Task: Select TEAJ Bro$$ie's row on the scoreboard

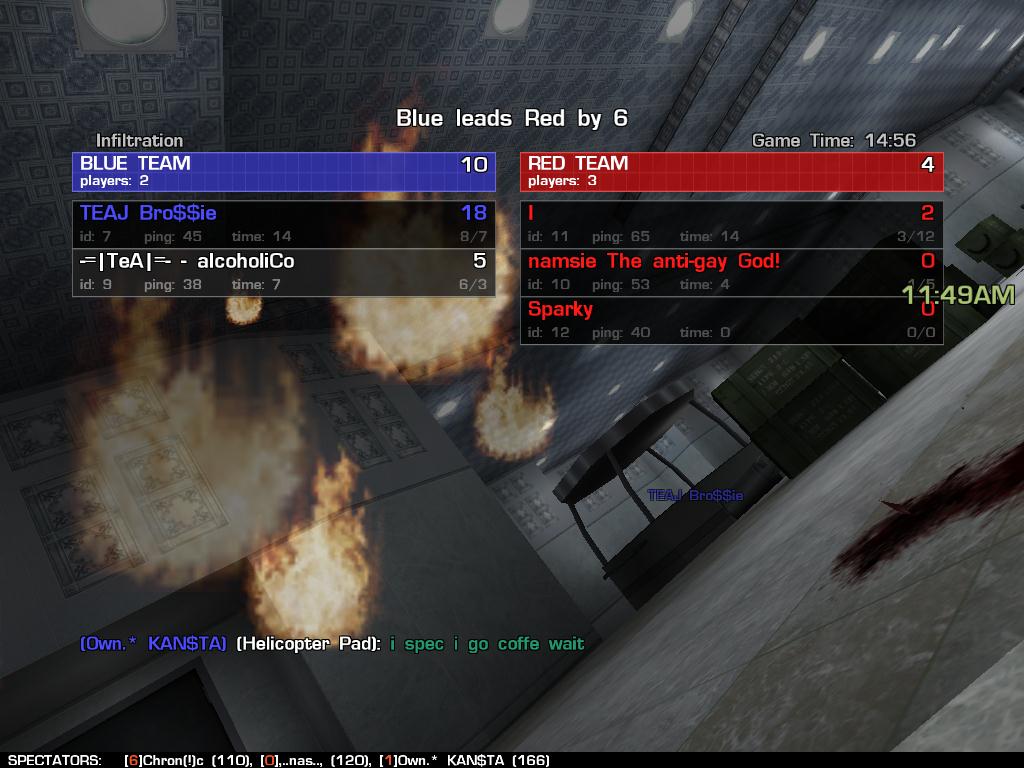Action: pos(283,223)
